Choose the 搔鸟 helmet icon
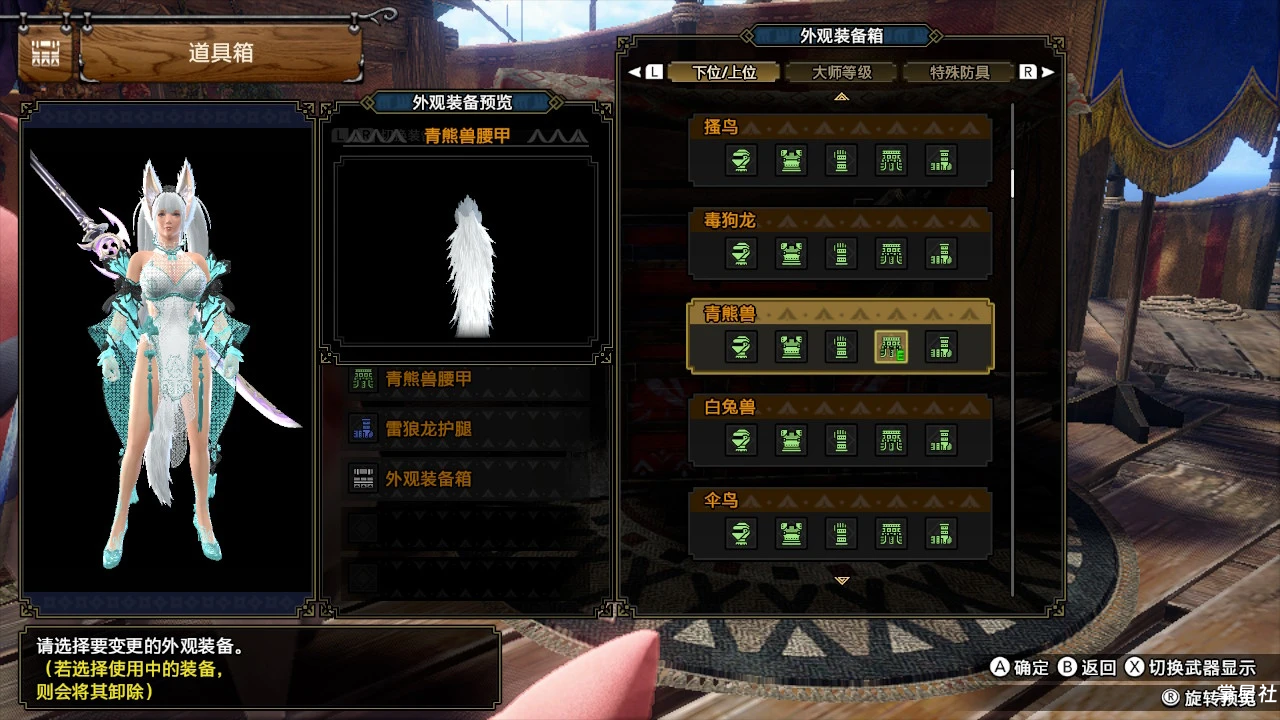Viewport: 1280px width, 720px height. [x=741, y=160]
